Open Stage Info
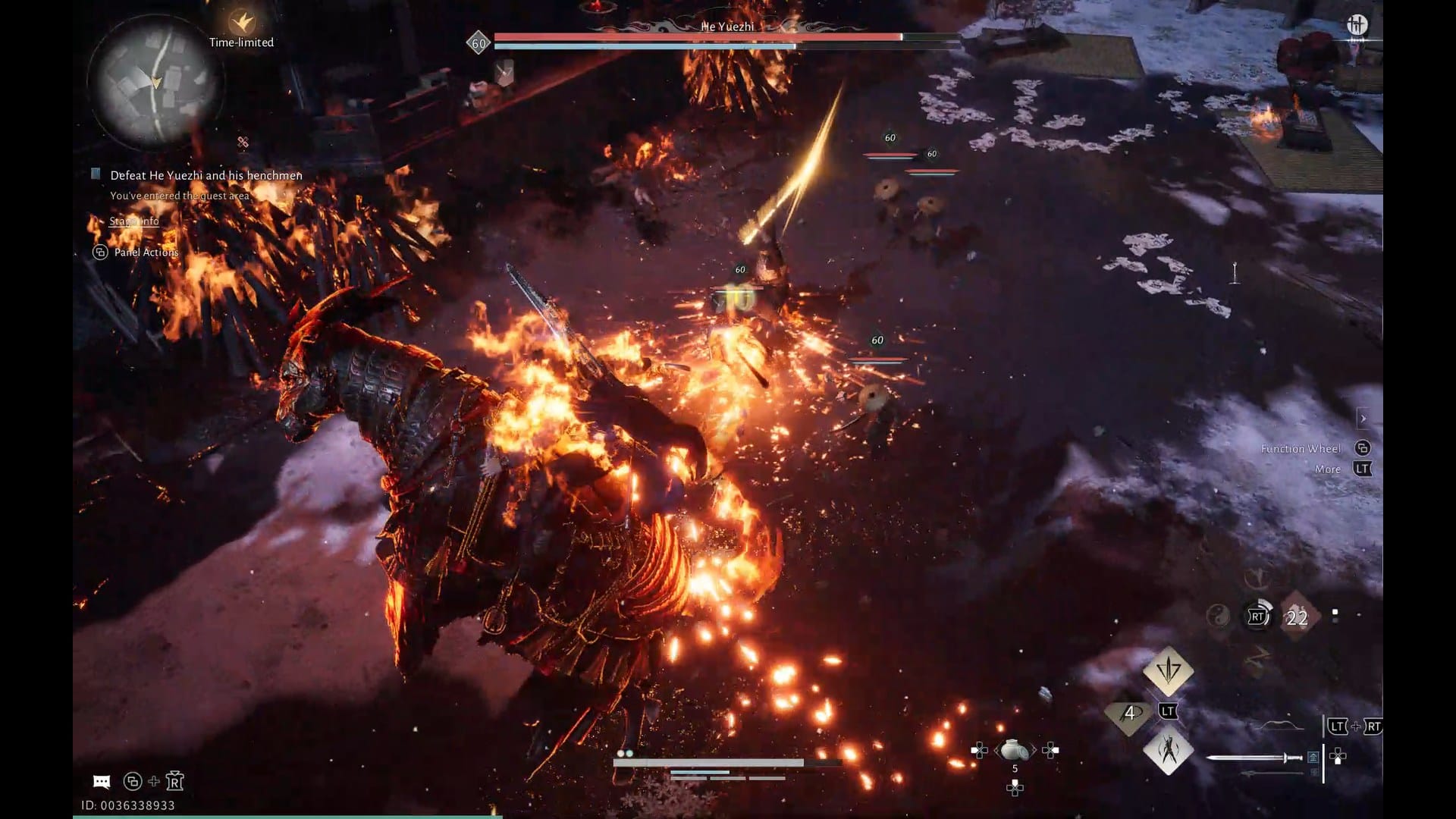The image size is (1456, 819). point(134,221)
